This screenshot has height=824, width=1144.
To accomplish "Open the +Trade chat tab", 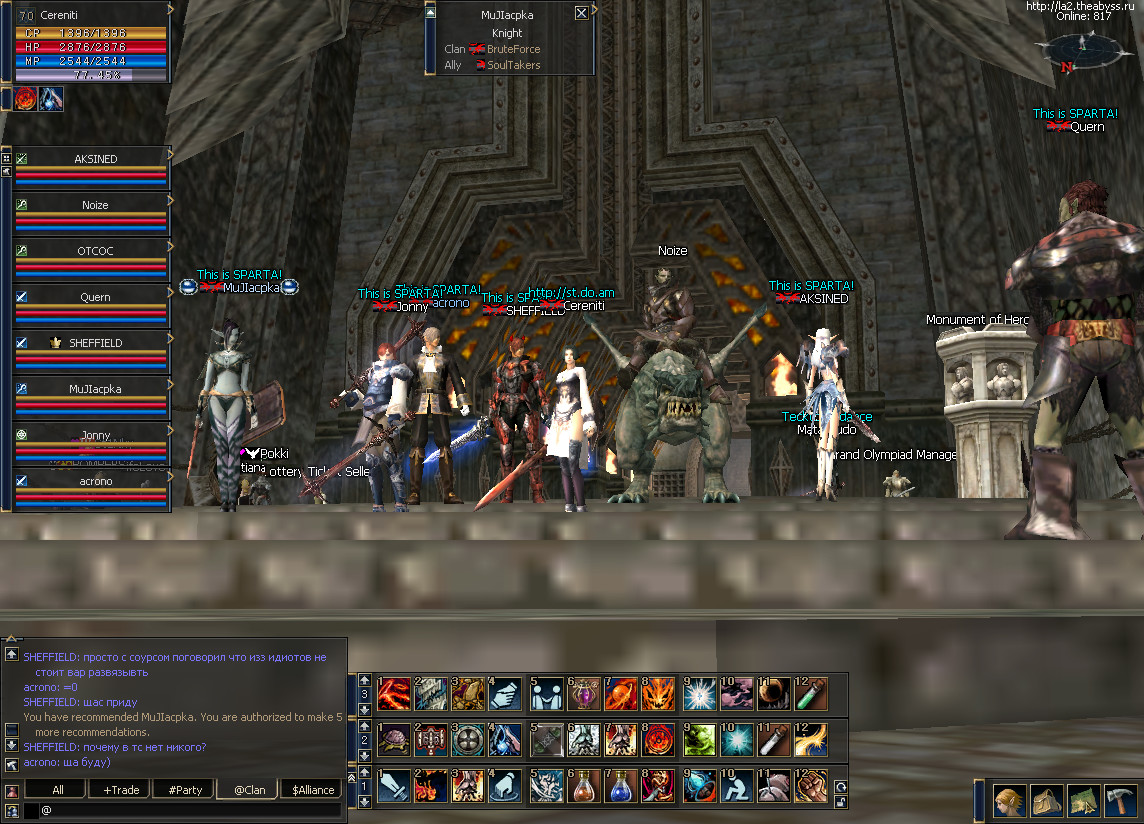I will pos(121,789).
